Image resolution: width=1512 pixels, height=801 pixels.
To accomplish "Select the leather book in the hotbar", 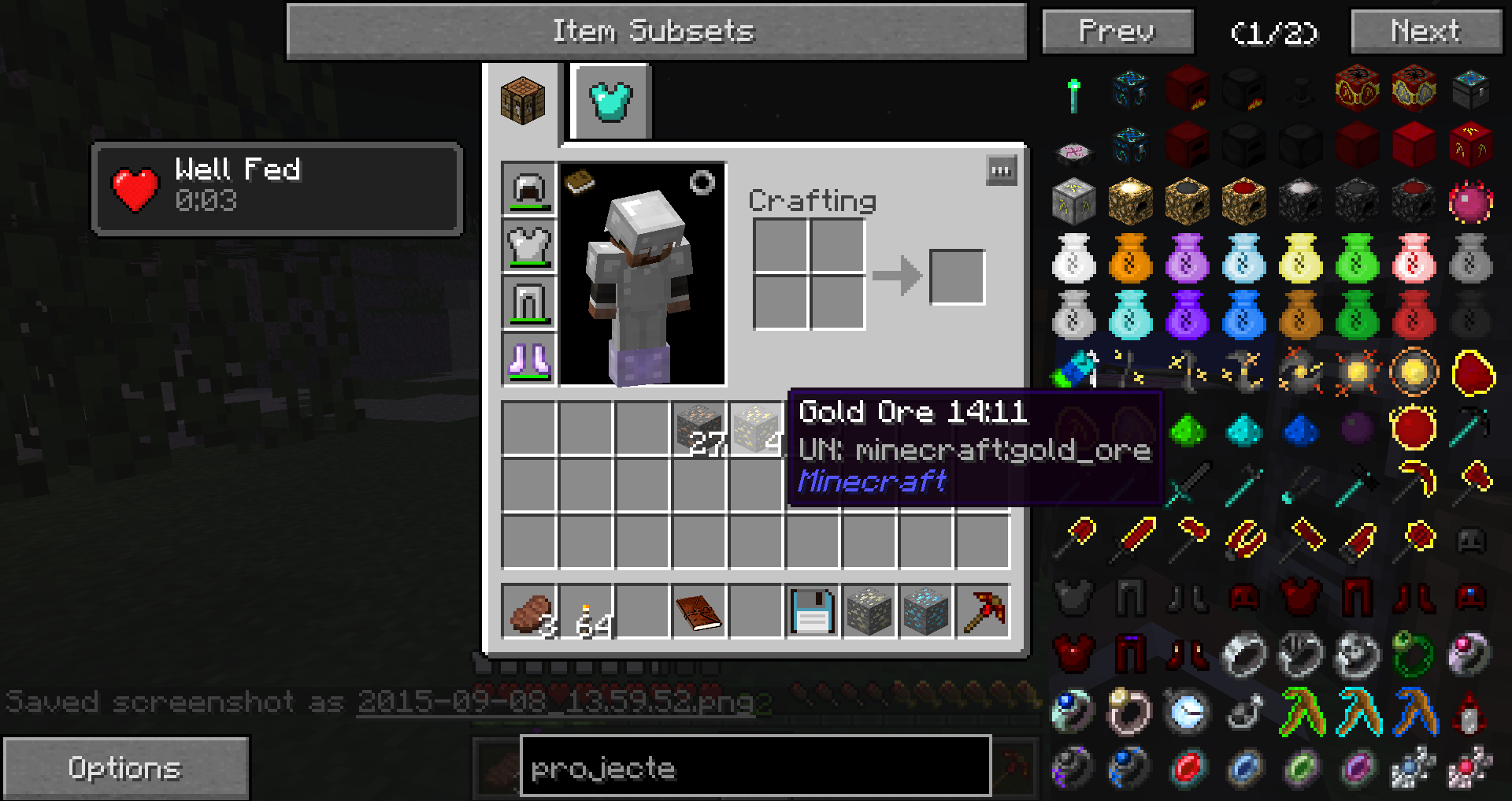I will coord(699,611).
